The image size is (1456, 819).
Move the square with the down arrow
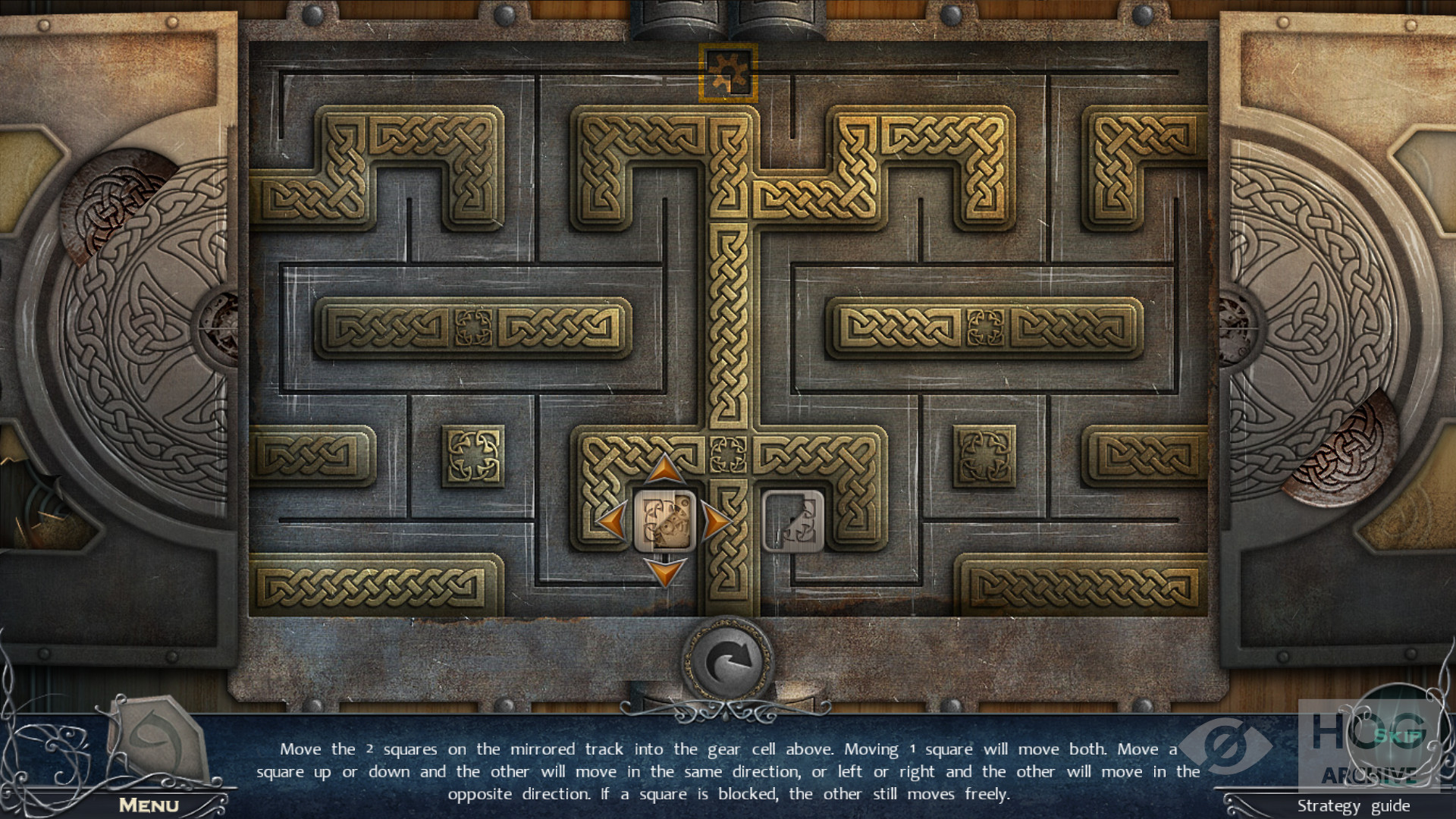[665, 572]
